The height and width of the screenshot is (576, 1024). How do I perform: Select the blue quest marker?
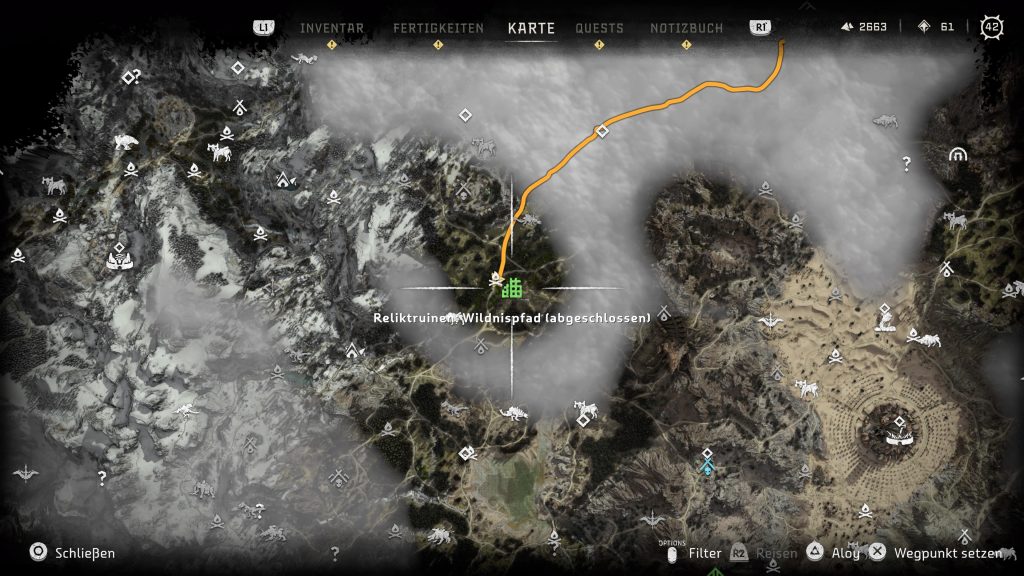708,464
